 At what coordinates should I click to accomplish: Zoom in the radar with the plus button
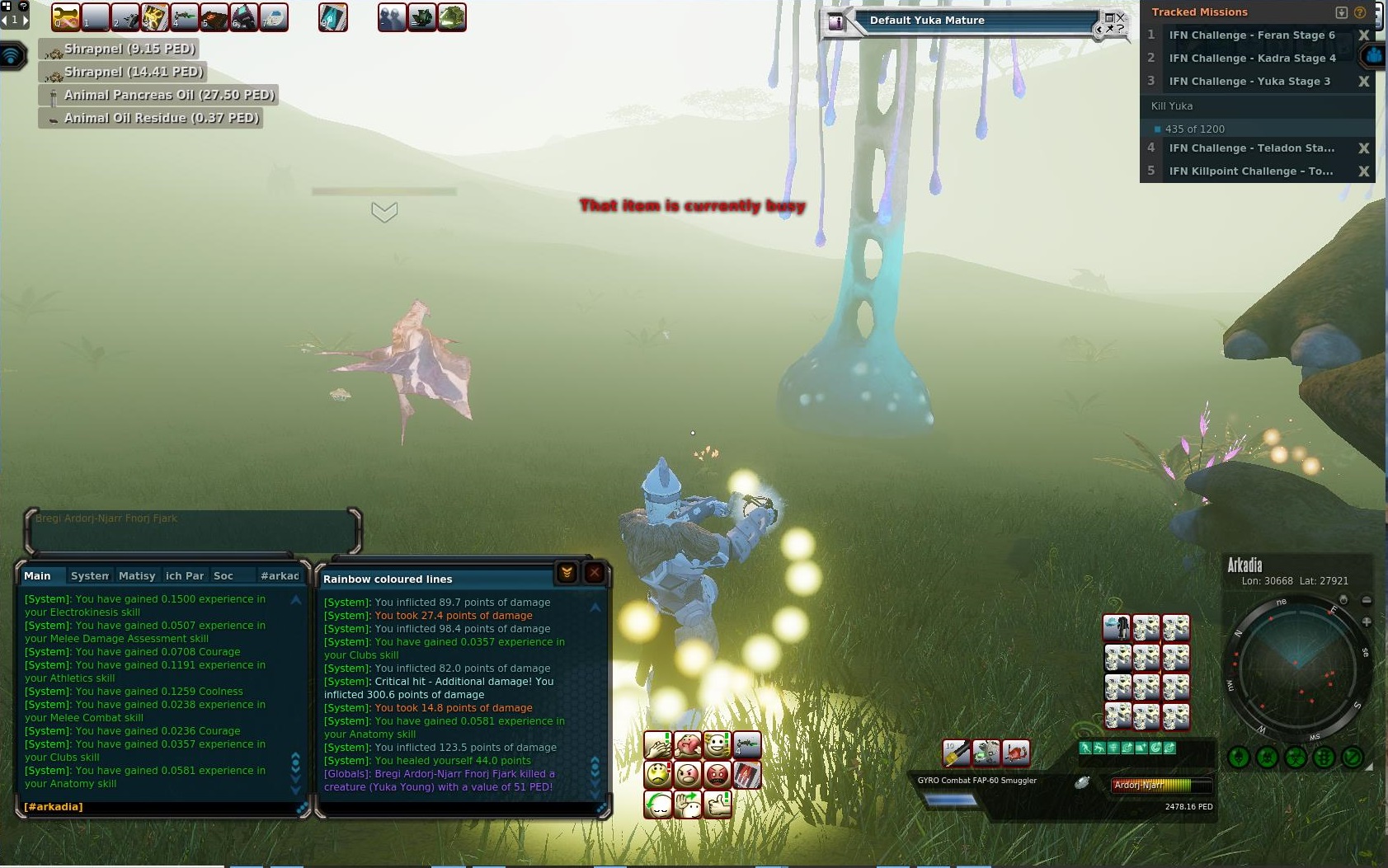1367,622
